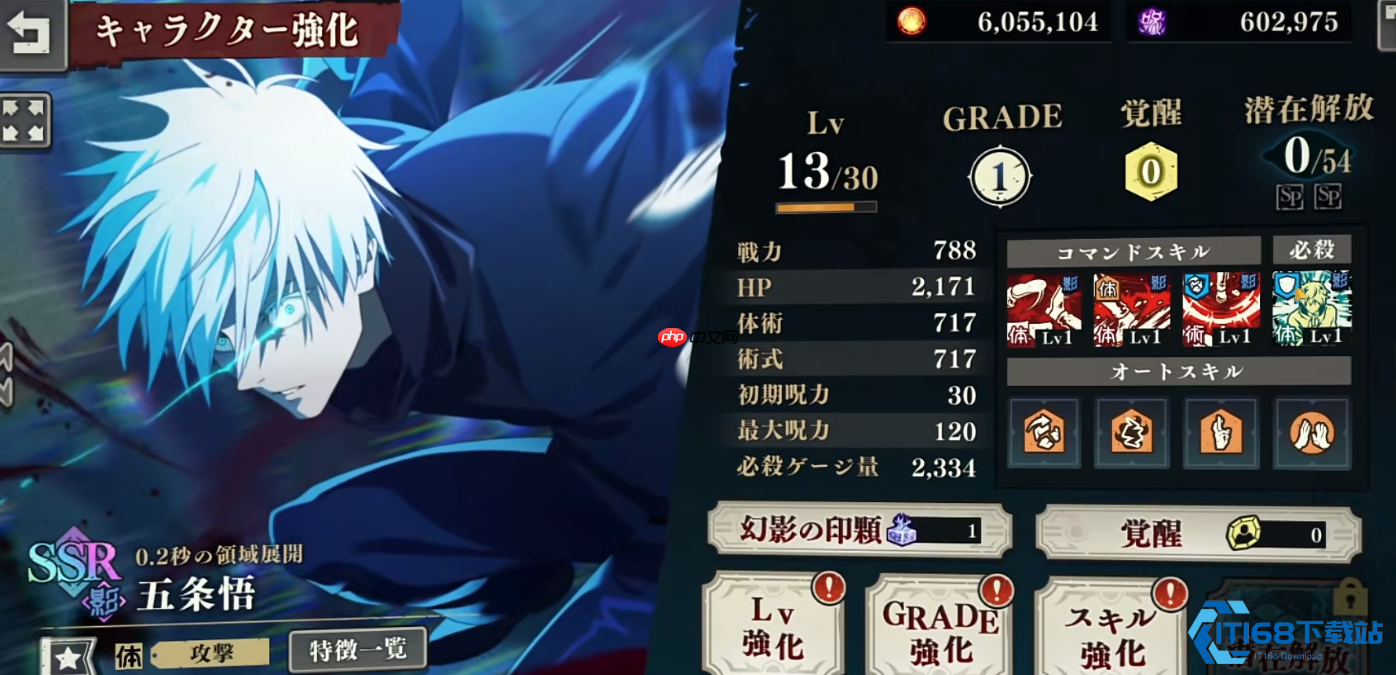This screenshot has width=1396, height=675.
Task: Tap the 覚醒 awakening material counter
Action: [1197, 533]
